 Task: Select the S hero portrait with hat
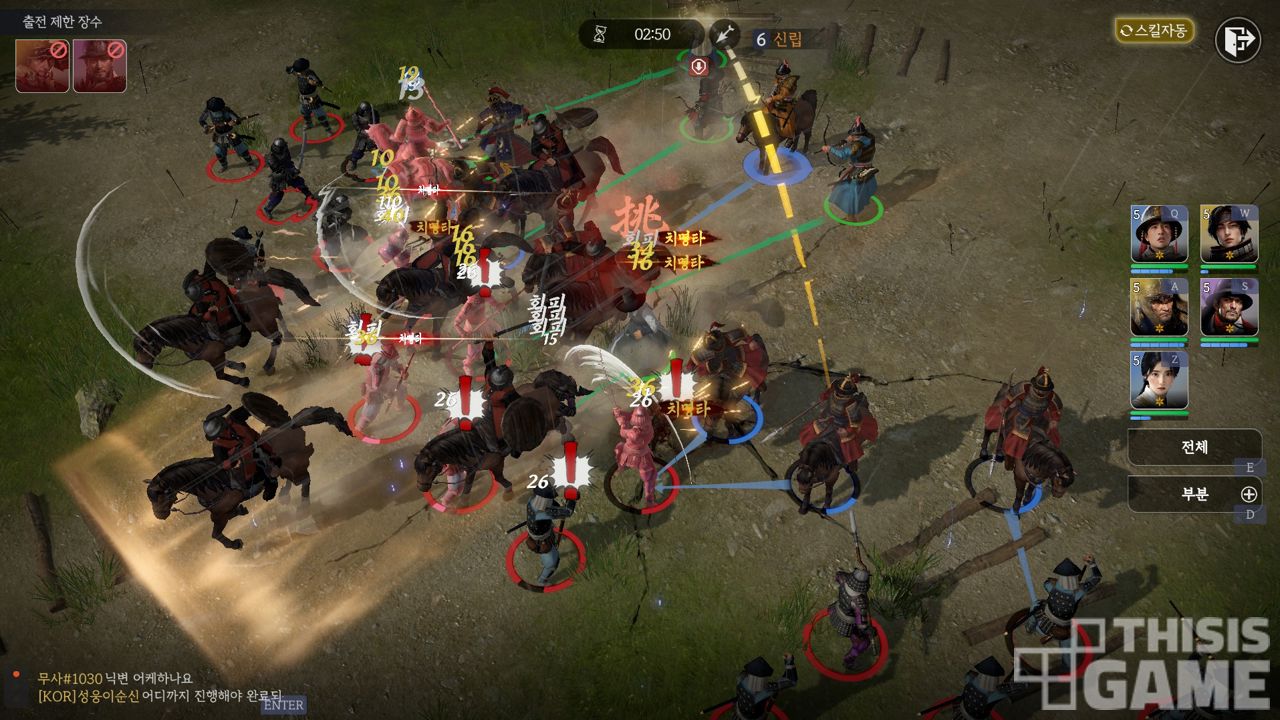[1229, 307]
